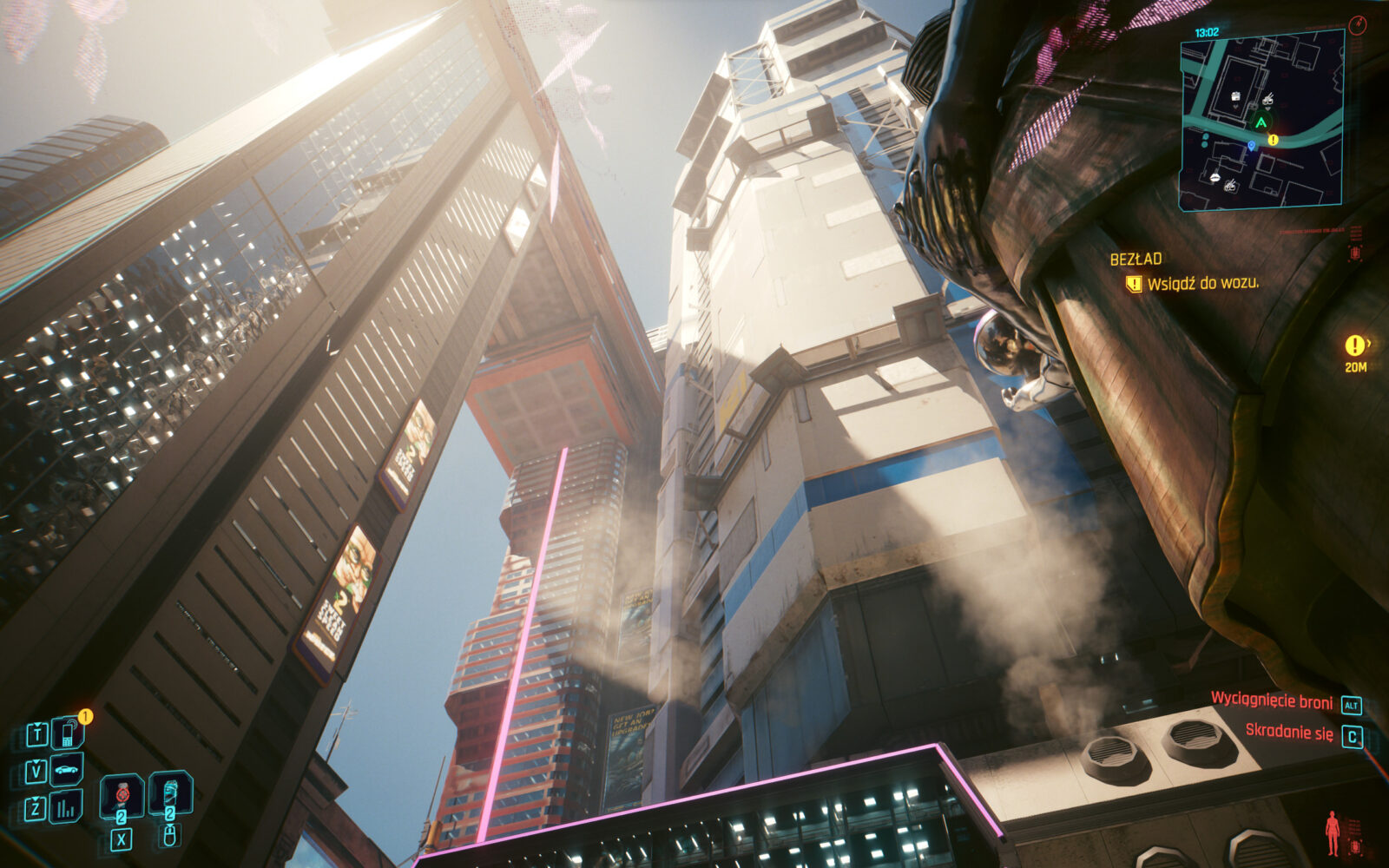
Task: Select the "Skradanie się" action hint
Action: tap(1288, 733)
